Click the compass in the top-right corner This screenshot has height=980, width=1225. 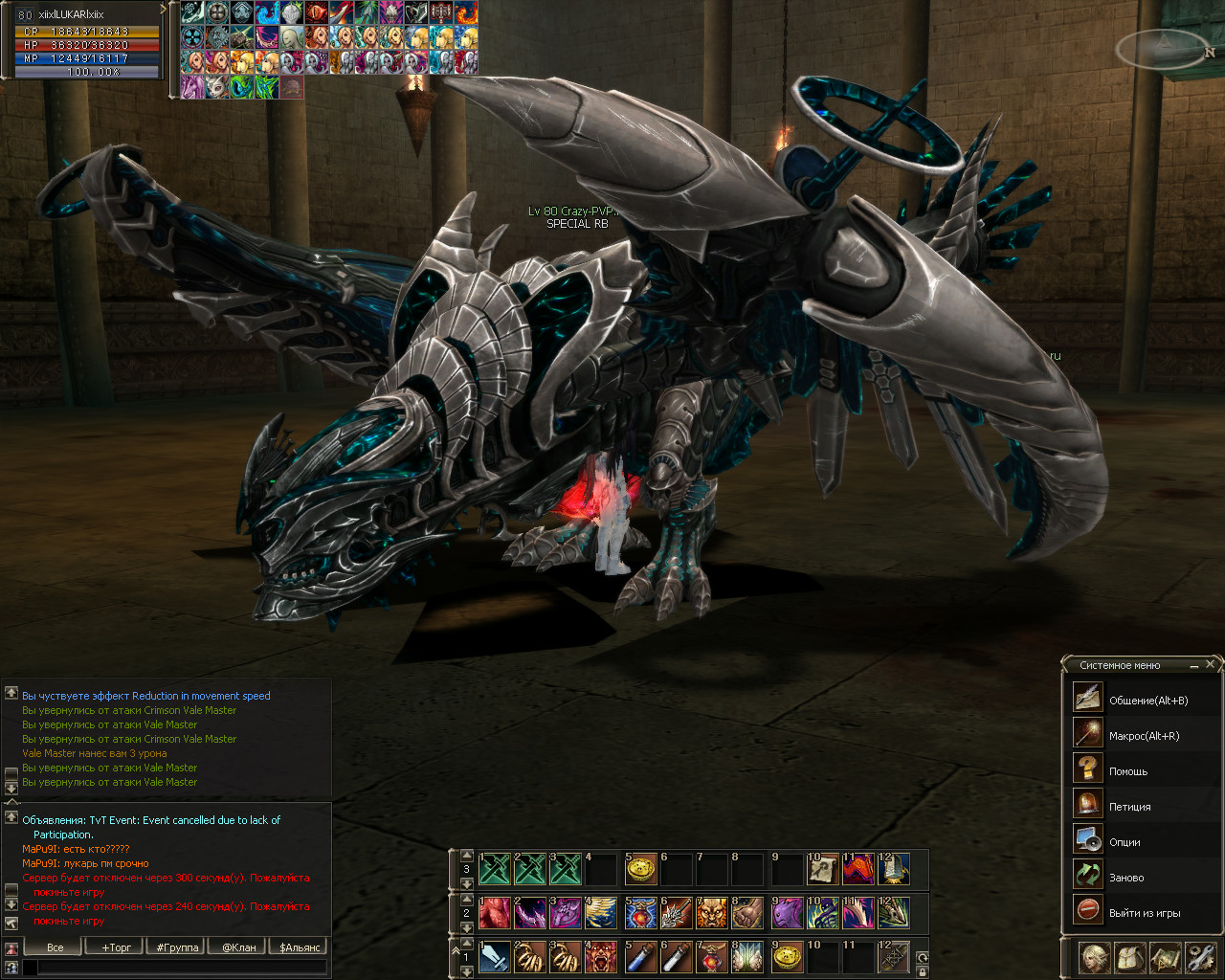tap(1164, 46)
